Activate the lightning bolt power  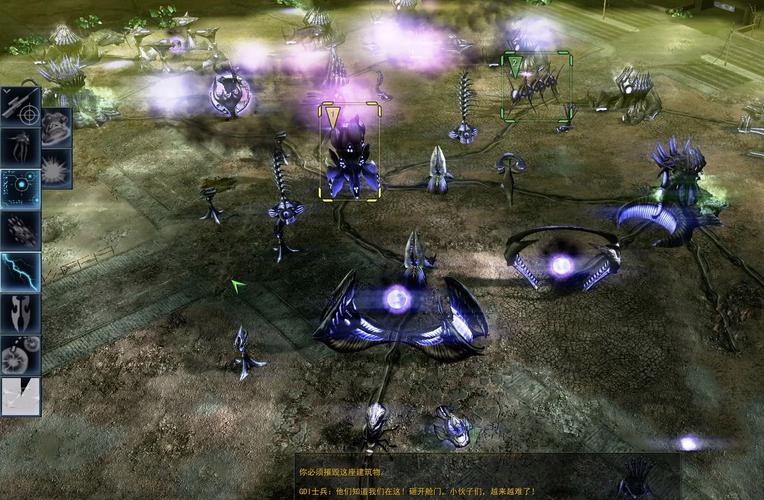(20, 271)
